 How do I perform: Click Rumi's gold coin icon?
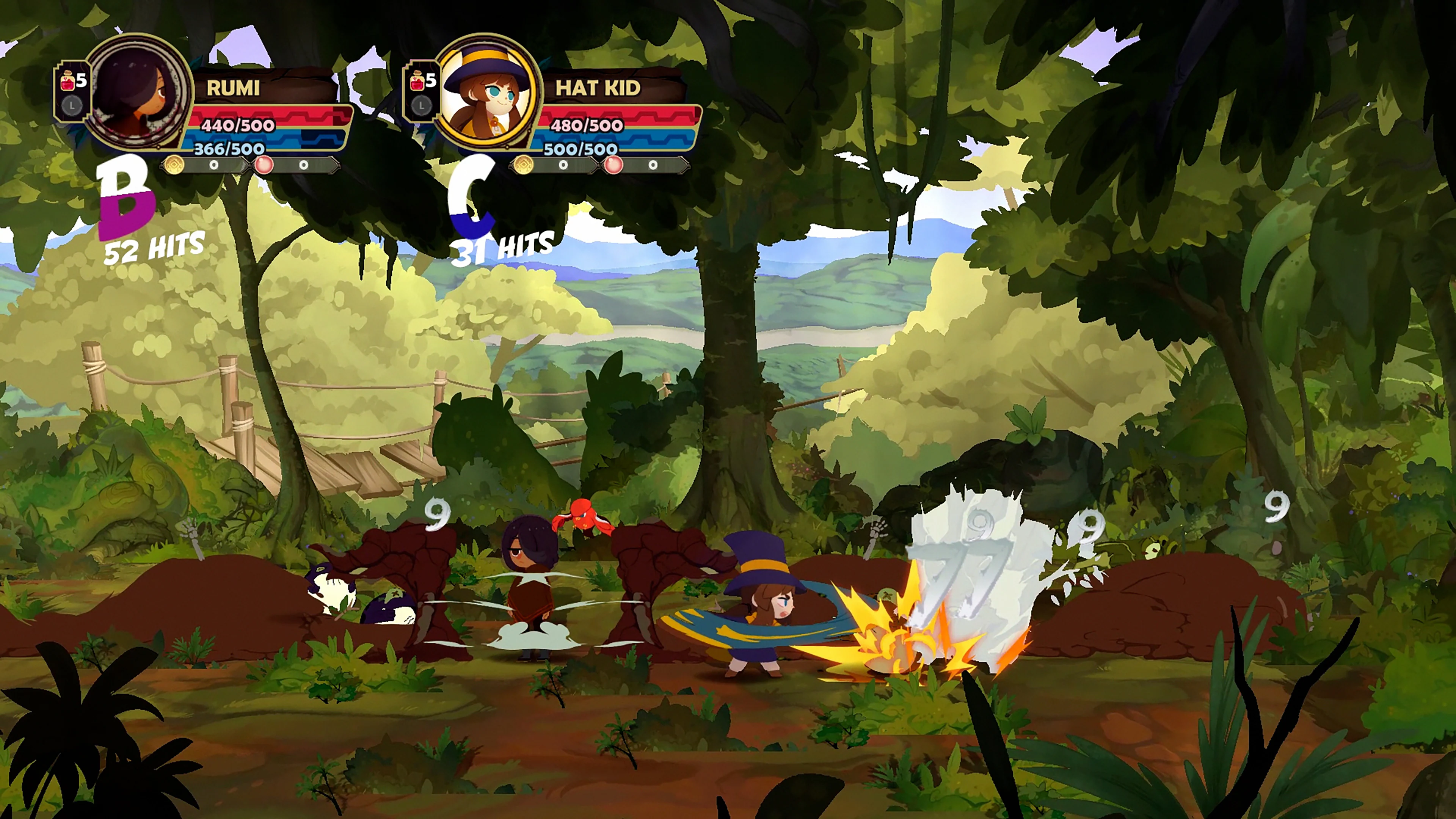173,165
